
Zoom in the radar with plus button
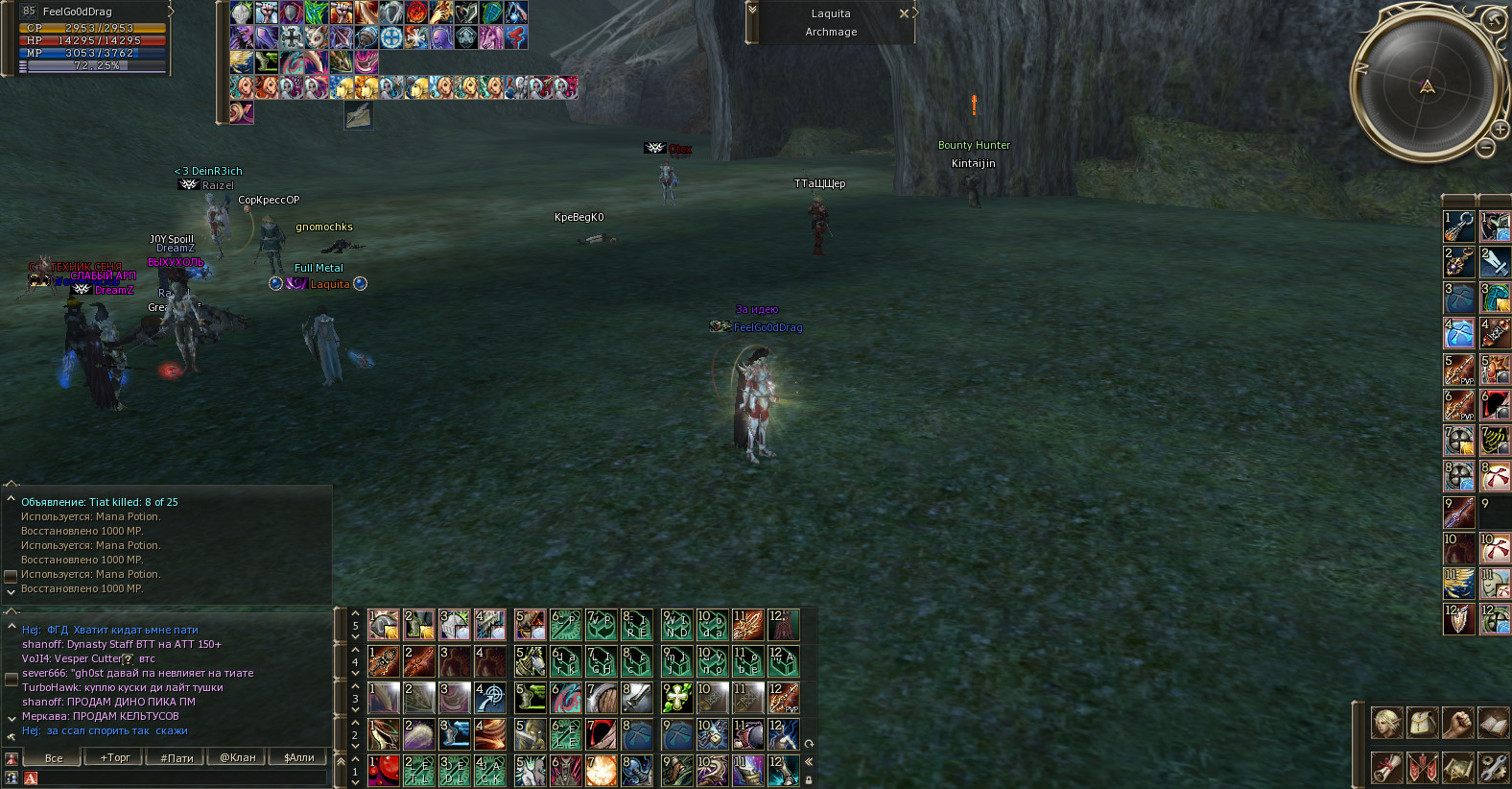pyautogui.click(x=1500, y=129)
